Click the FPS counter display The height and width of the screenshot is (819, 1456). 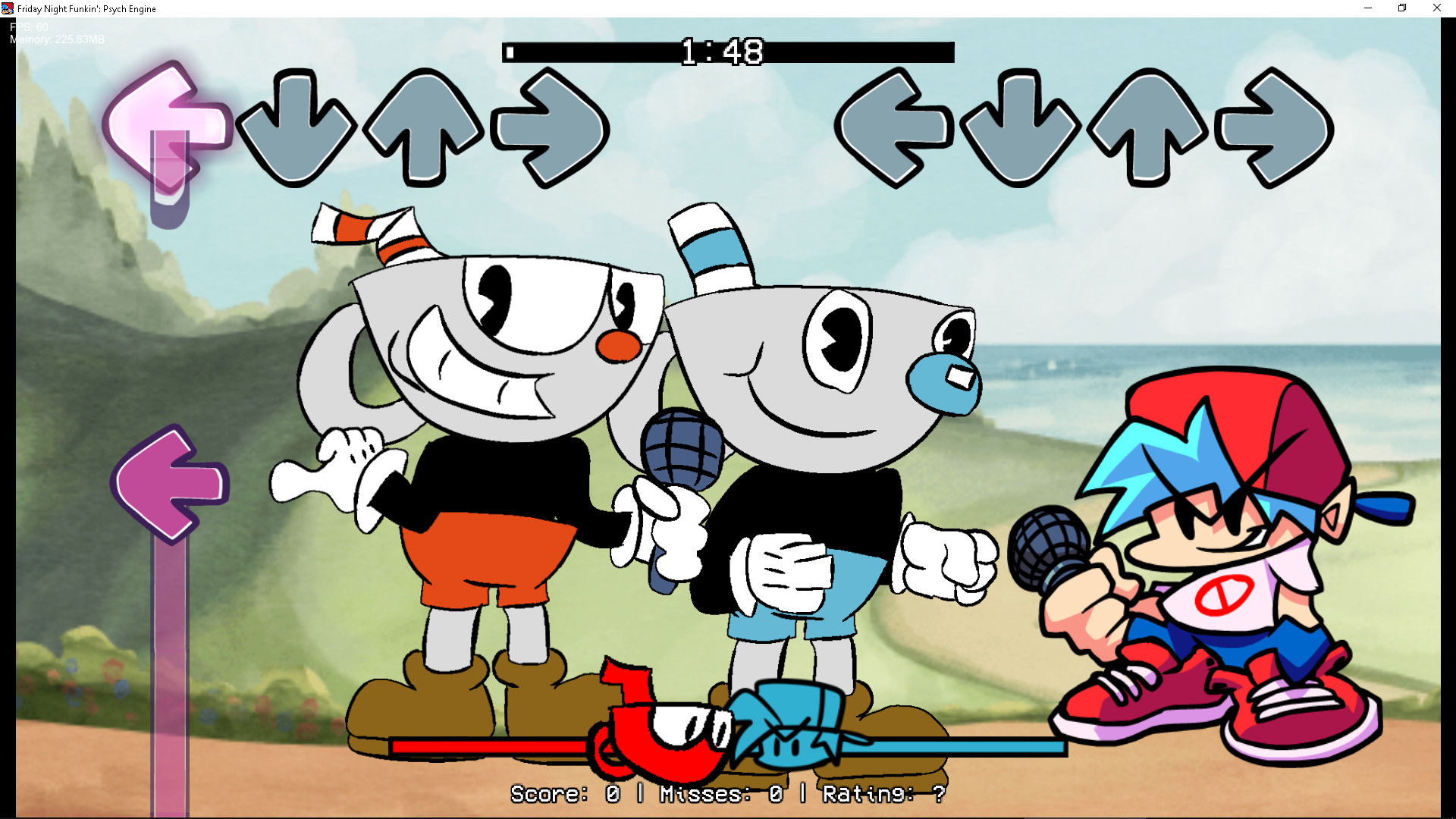27,26
